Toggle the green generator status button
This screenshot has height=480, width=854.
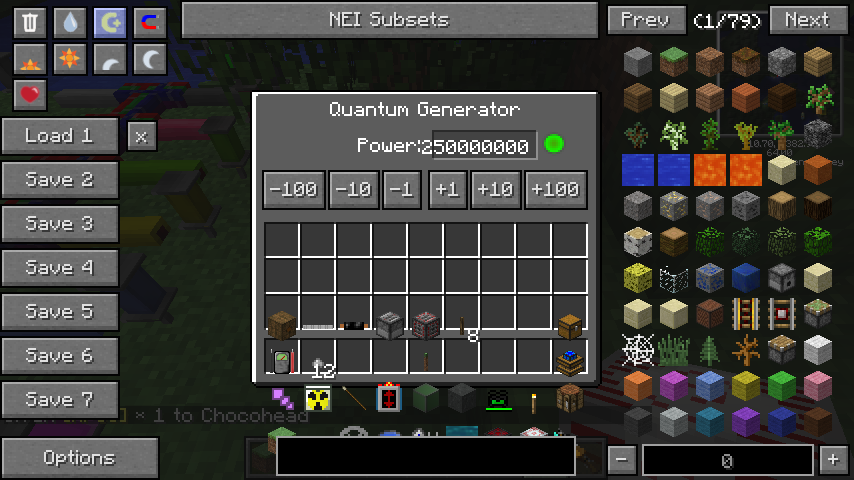pos(553,145)
